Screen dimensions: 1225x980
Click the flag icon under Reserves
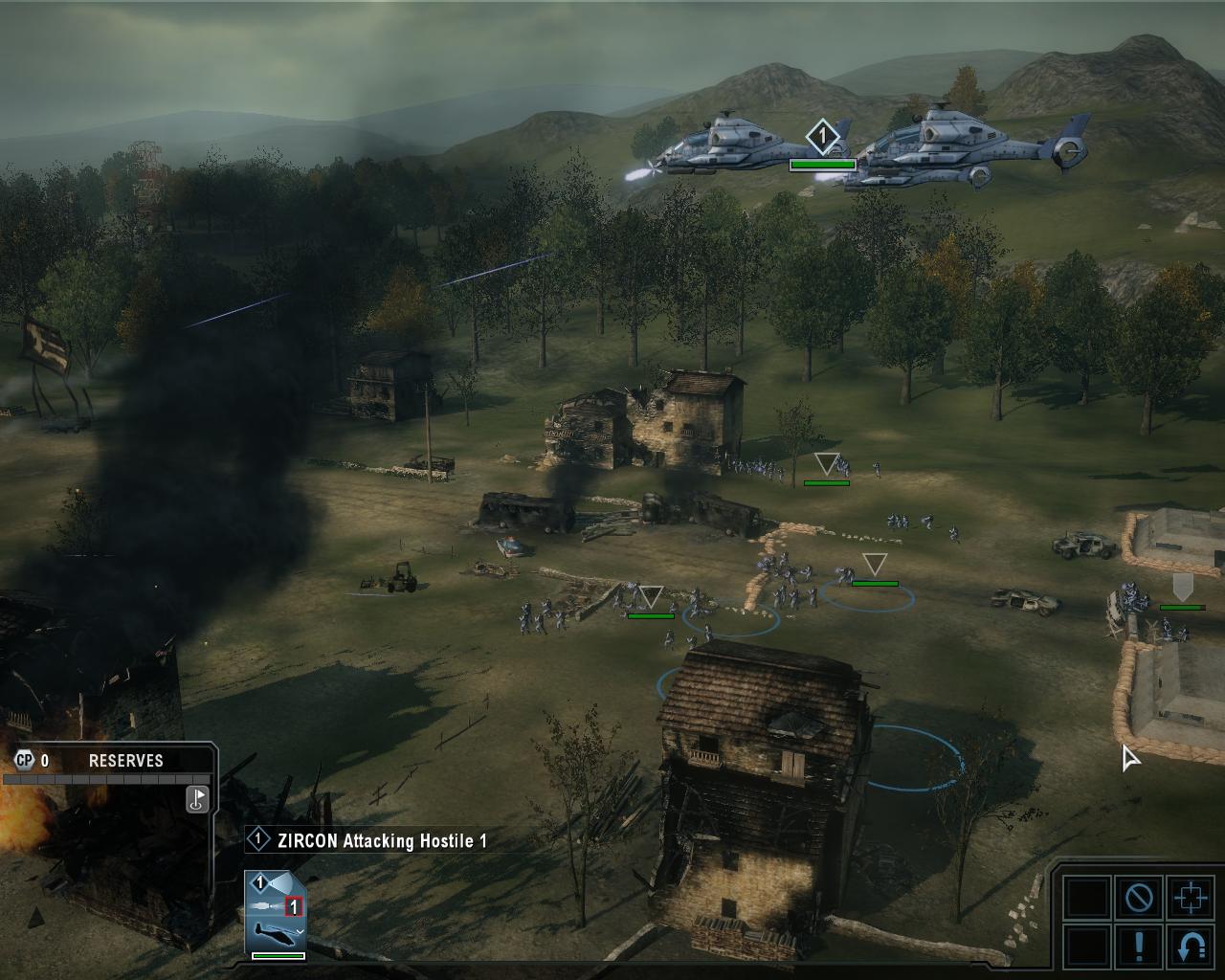(x=196, y=798)
